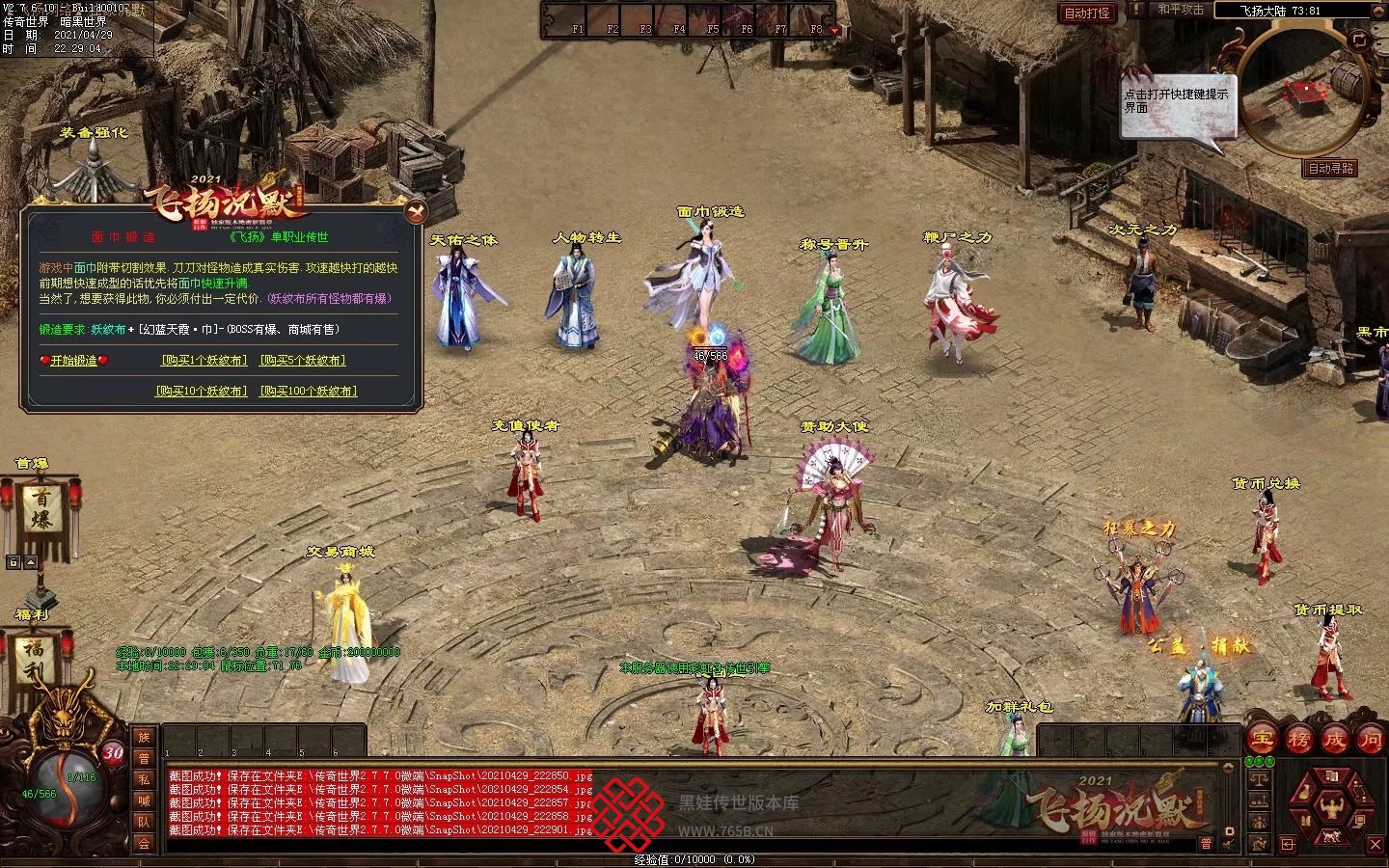Image resolution: width=1389 pixels, height=868 pixels.
Task: Choose the 购买5个妖纹布 option
Action: [303, 361]
